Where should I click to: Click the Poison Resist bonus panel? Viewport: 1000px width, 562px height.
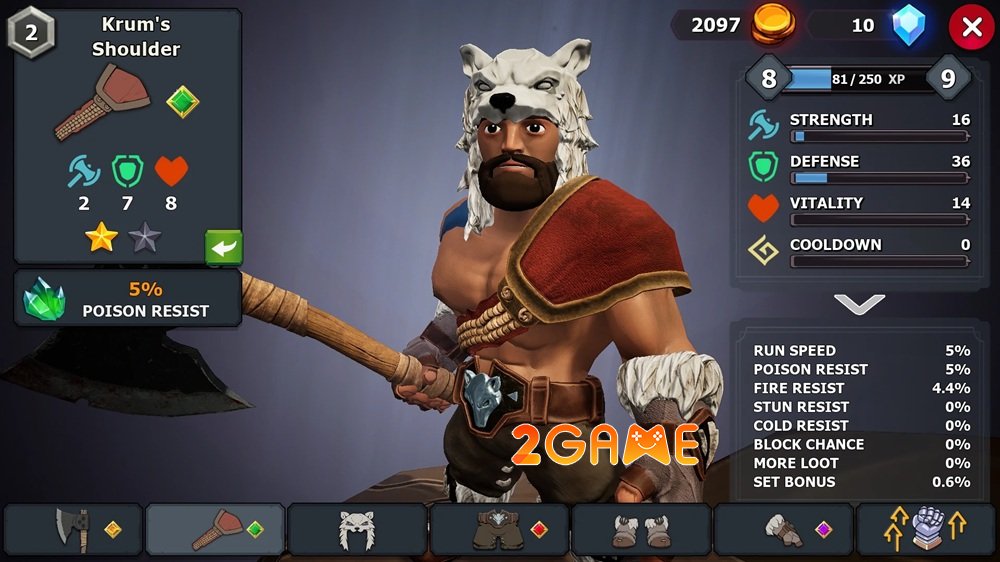click(127, 299)
